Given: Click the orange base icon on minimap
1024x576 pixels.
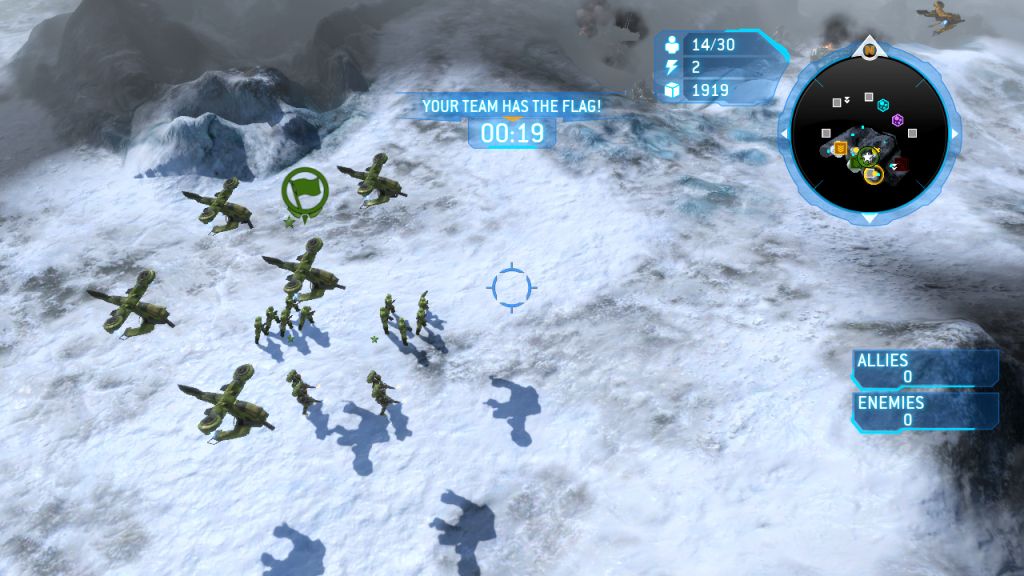Looking at the screenshot, I should [x=841, y=149].
